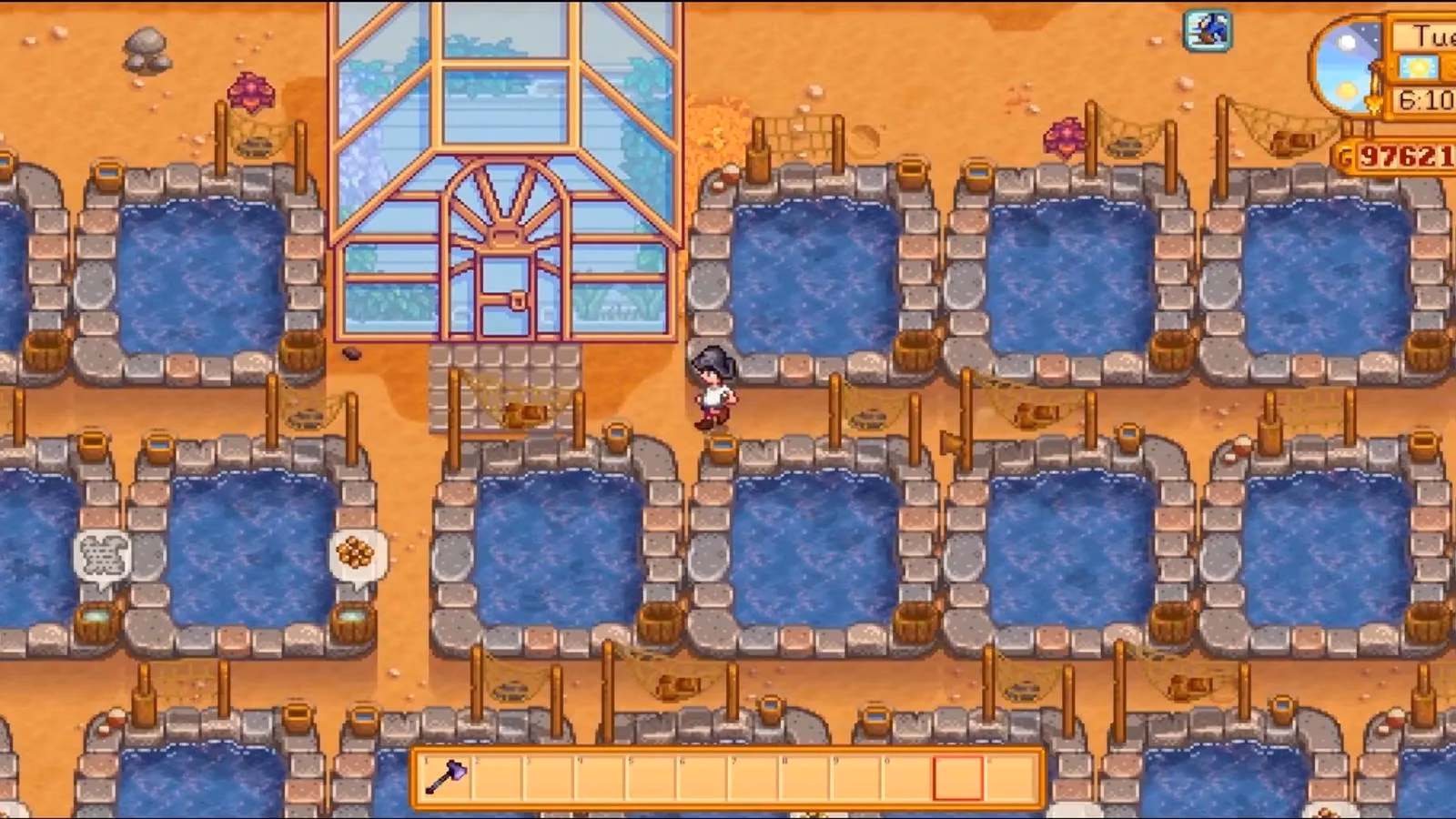Select the axe in hotbar slot 1
Screen dimensions: 1456x819
446,778
